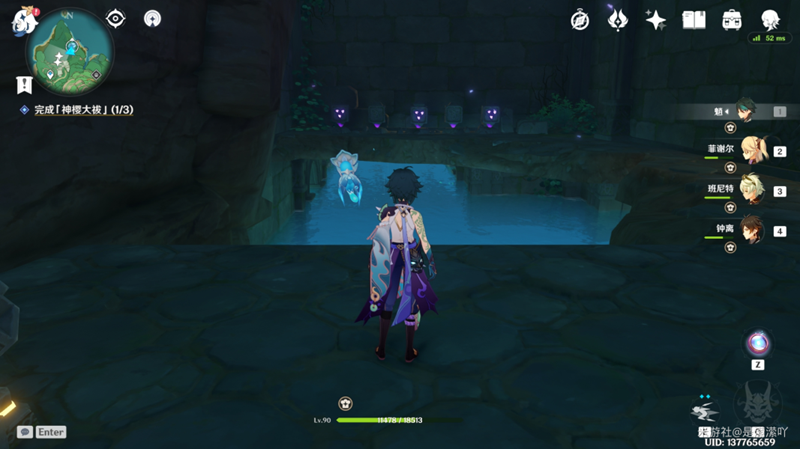Select active character 魈 in party list
The height and width of the screenshot is (449, 800).
(x=748, y=111)
